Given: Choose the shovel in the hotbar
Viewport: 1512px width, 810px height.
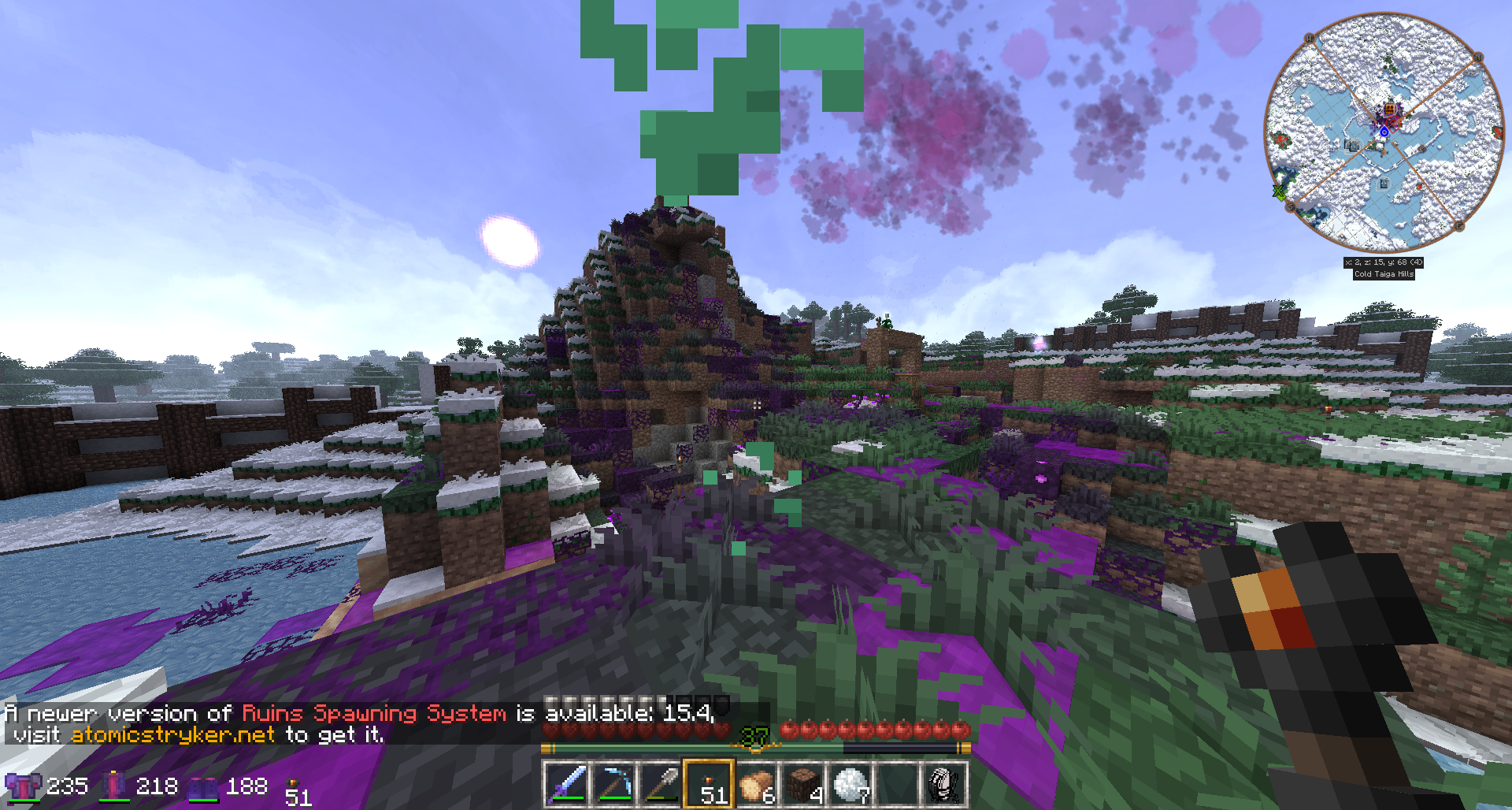Looking at the screenshot, I should 661,784.
